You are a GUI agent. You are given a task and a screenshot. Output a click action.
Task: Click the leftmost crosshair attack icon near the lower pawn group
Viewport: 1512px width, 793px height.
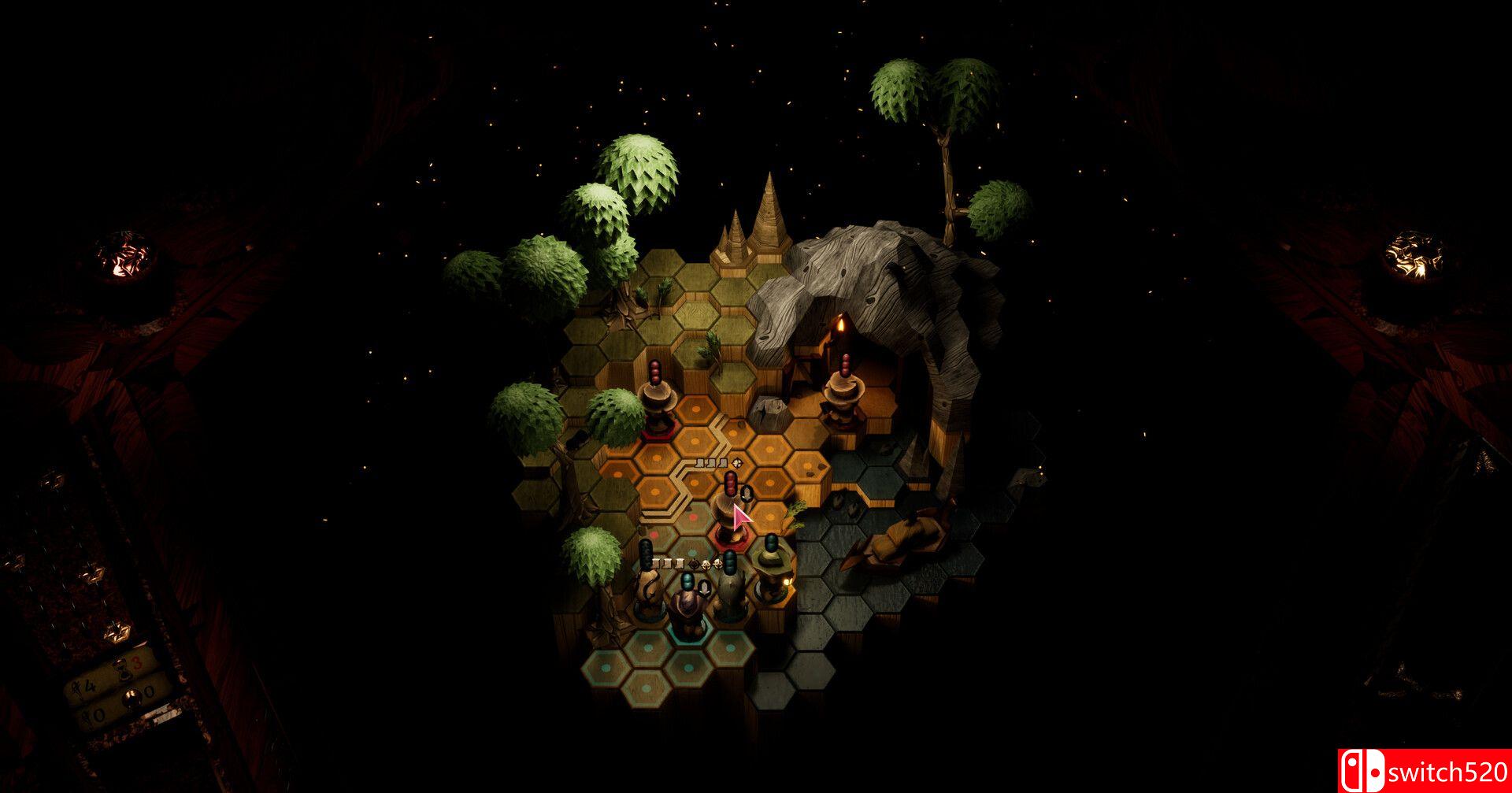694,565
